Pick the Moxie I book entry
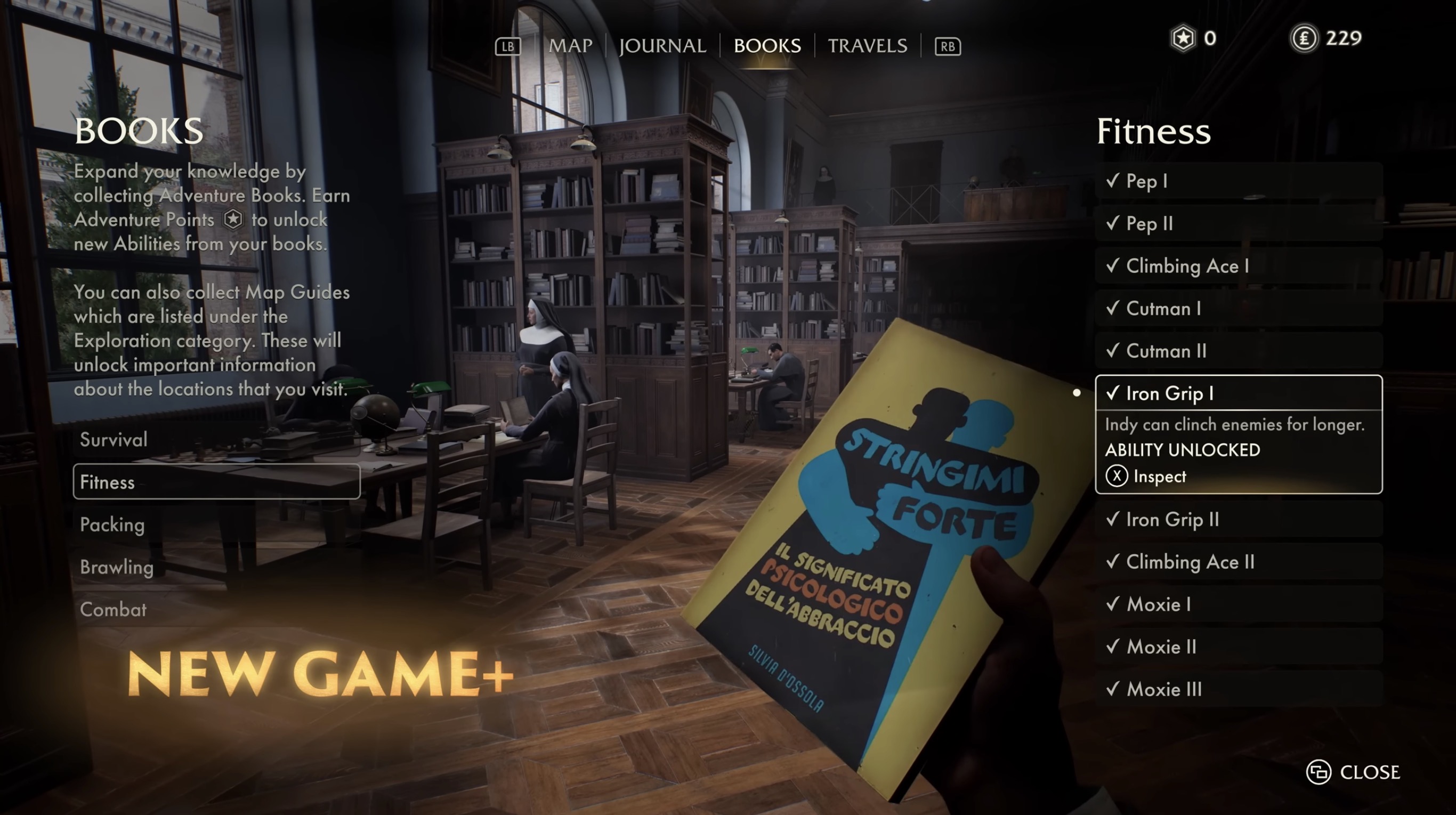Image resolution: width=1456 pixels, height=815 pixels. click(1238, 603)
